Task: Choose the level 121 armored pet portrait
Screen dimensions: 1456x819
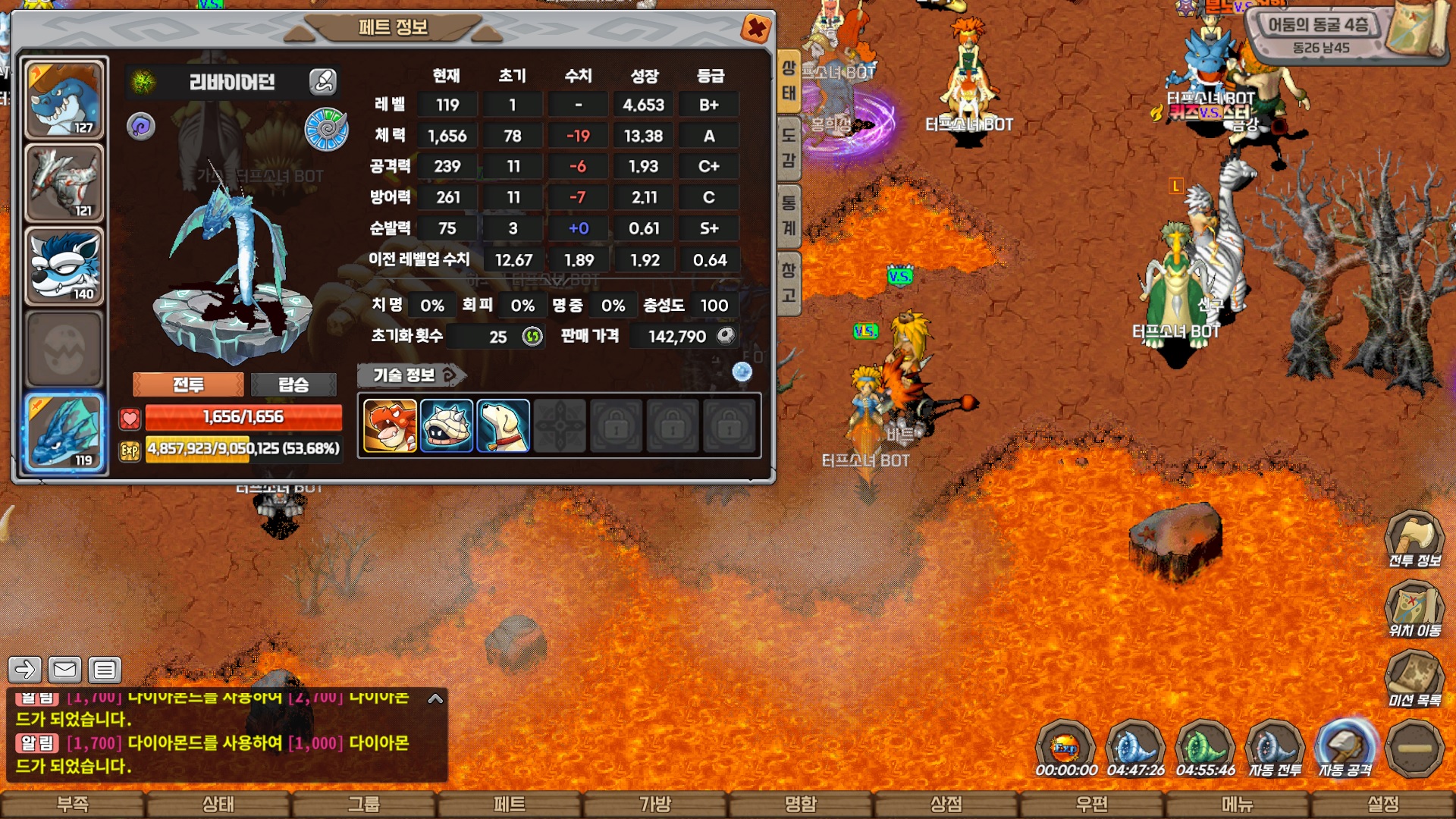Action: [x=64, y=183]
